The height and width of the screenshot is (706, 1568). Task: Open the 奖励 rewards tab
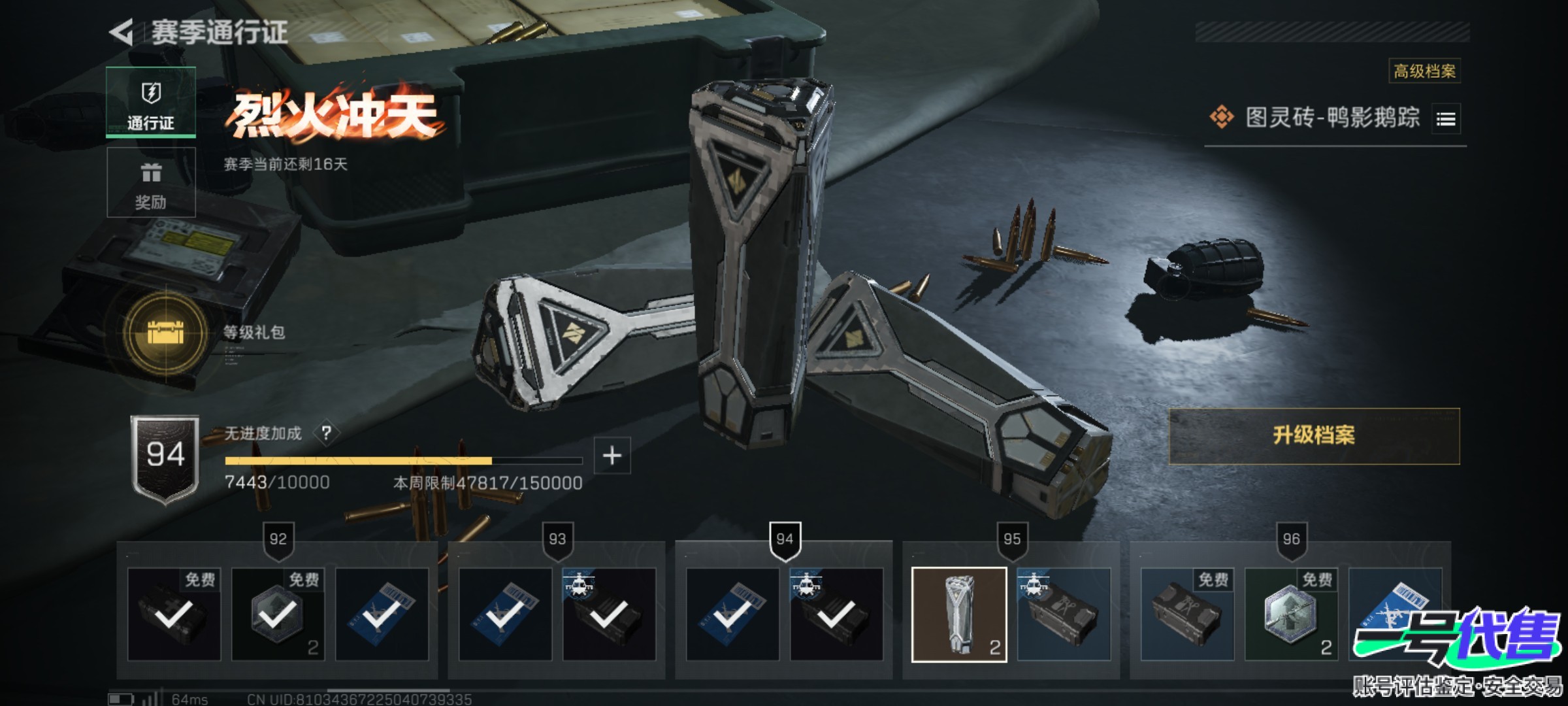point(151,182)
